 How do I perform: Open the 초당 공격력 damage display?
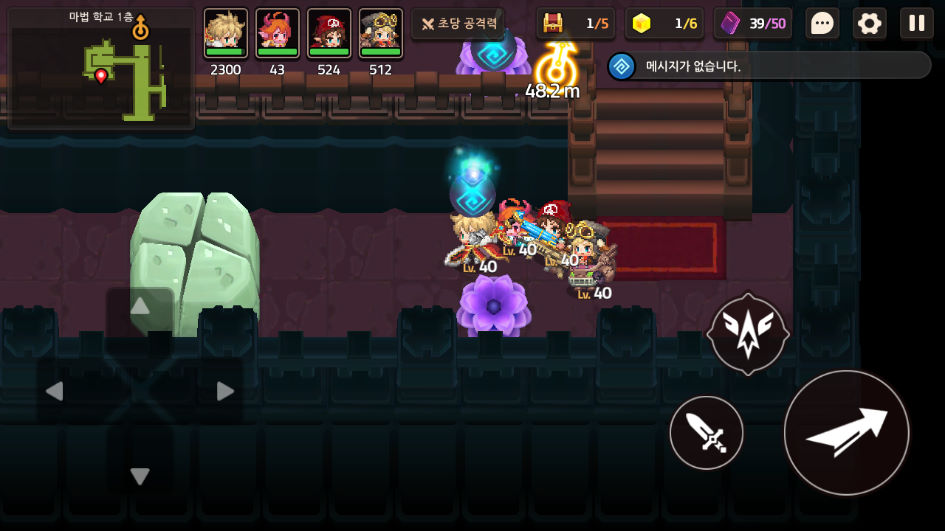(458, 23)
